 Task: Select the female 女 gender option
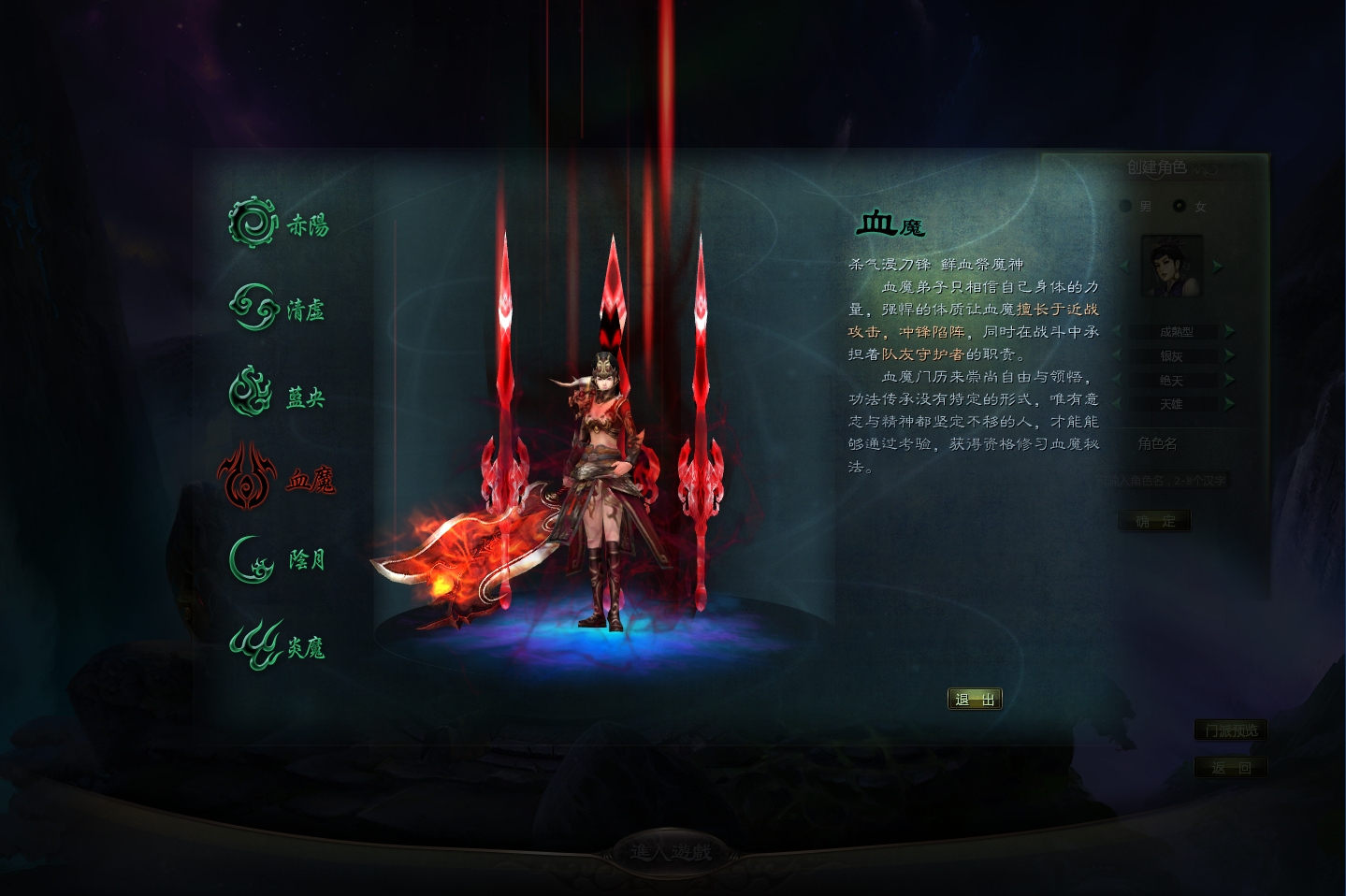tap(1180, 206)
